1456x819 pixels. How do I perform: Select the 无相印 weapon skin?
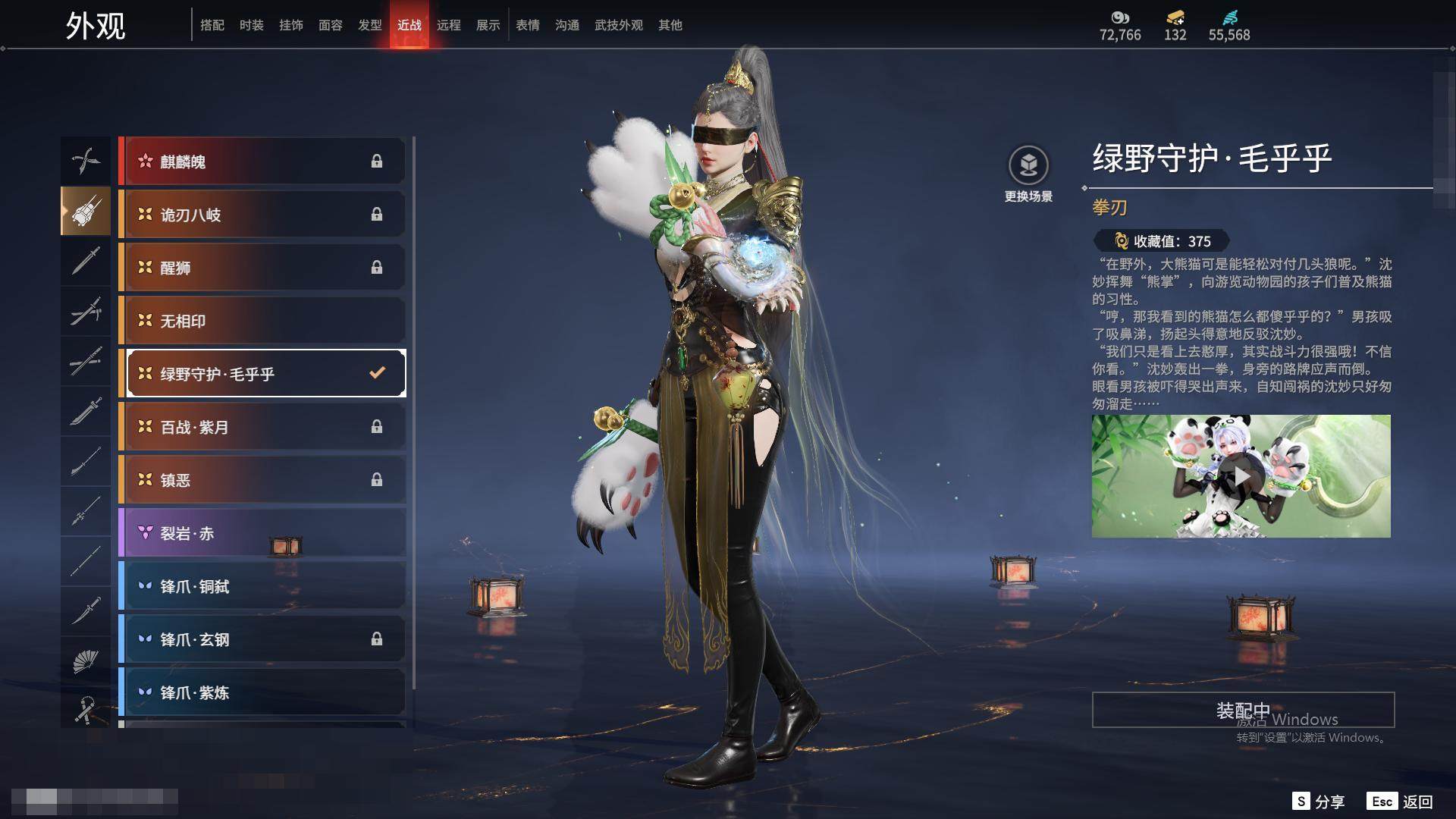click(262, 321)
